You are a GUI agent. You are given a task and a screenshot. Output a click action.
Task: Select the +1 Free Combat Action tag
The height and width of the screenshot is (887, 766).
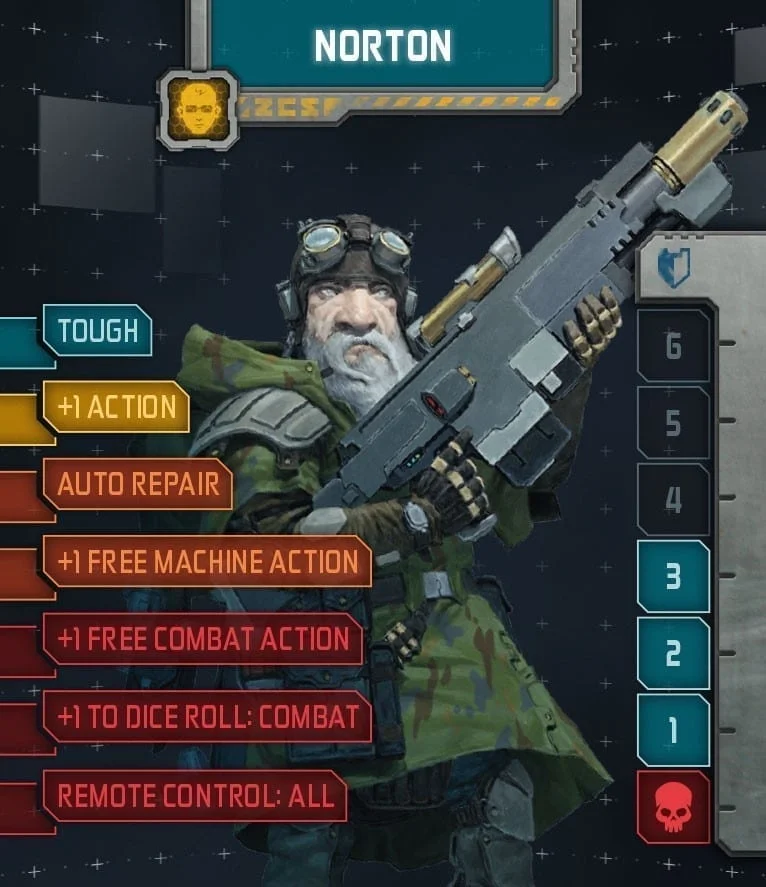click(x=202, y=639)
